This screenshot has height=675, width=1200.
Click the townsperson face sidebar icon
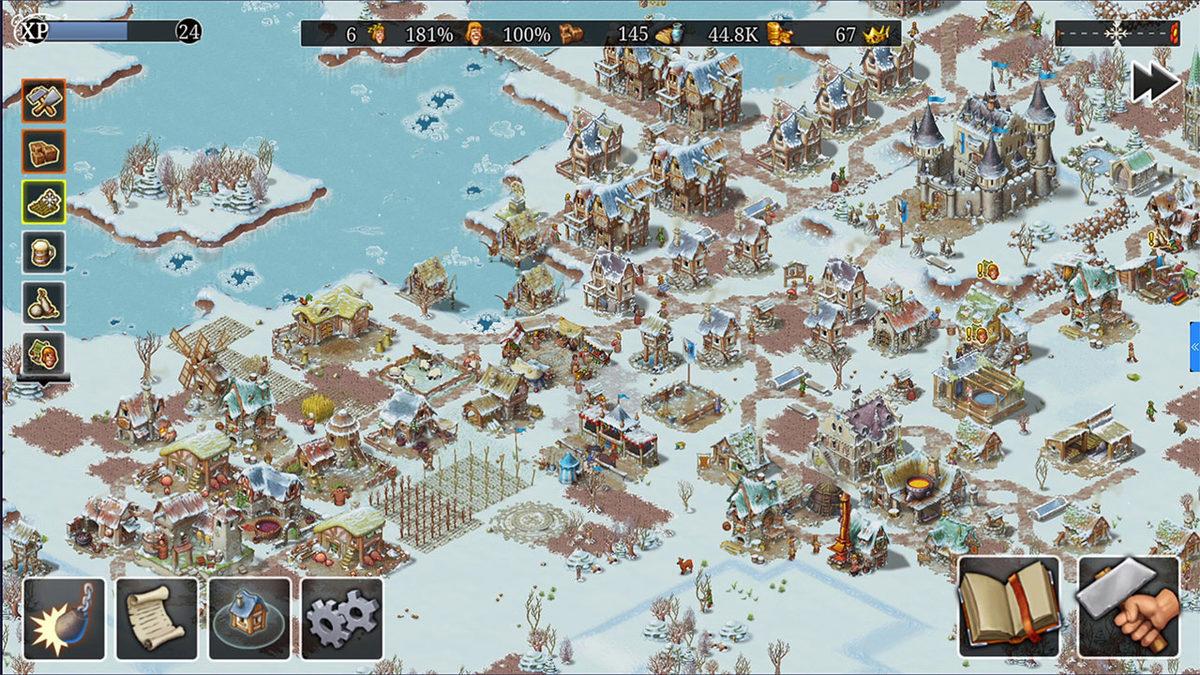click(x=44, y=352)
